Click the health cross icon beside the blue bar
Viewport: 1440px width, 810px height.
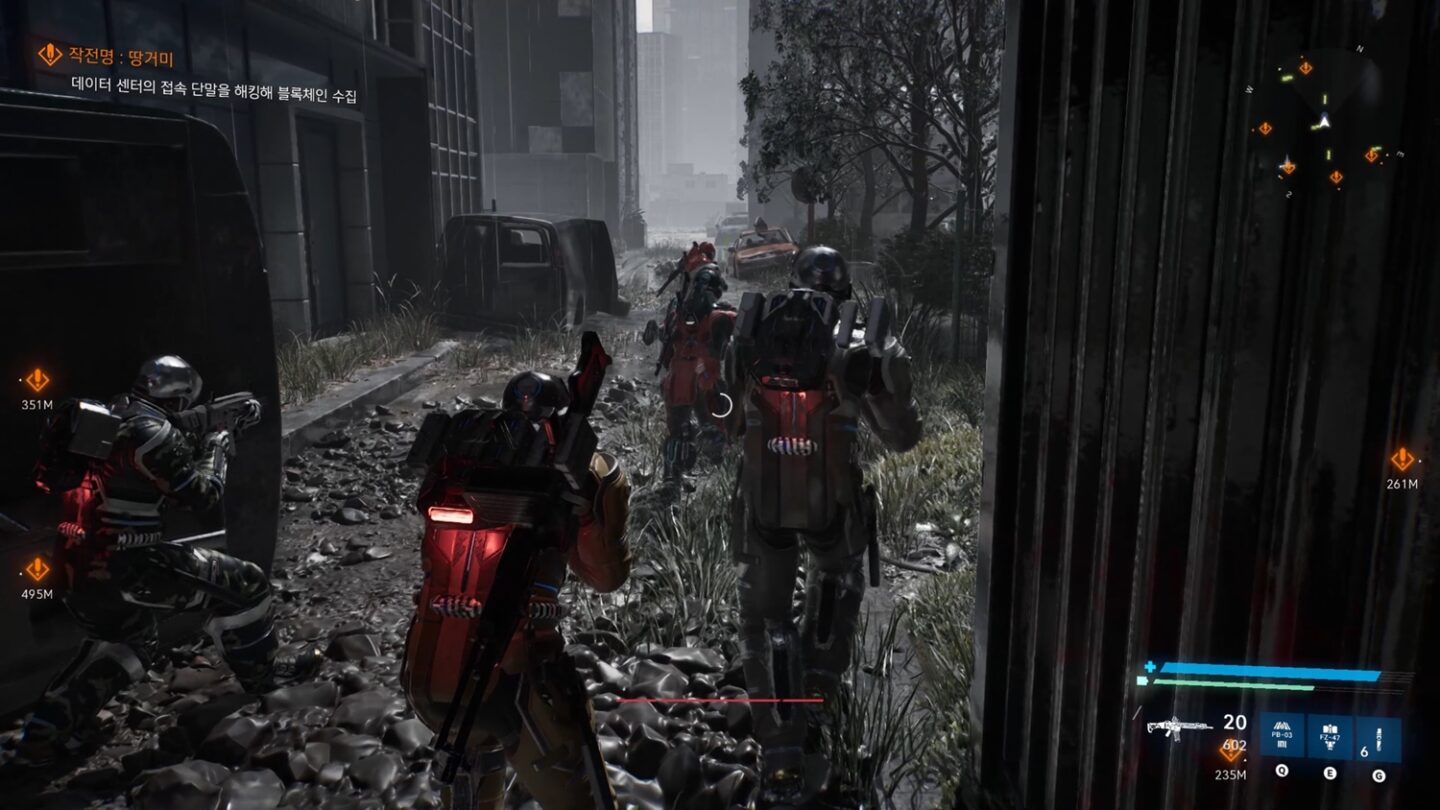click(x=1150, y=667)
